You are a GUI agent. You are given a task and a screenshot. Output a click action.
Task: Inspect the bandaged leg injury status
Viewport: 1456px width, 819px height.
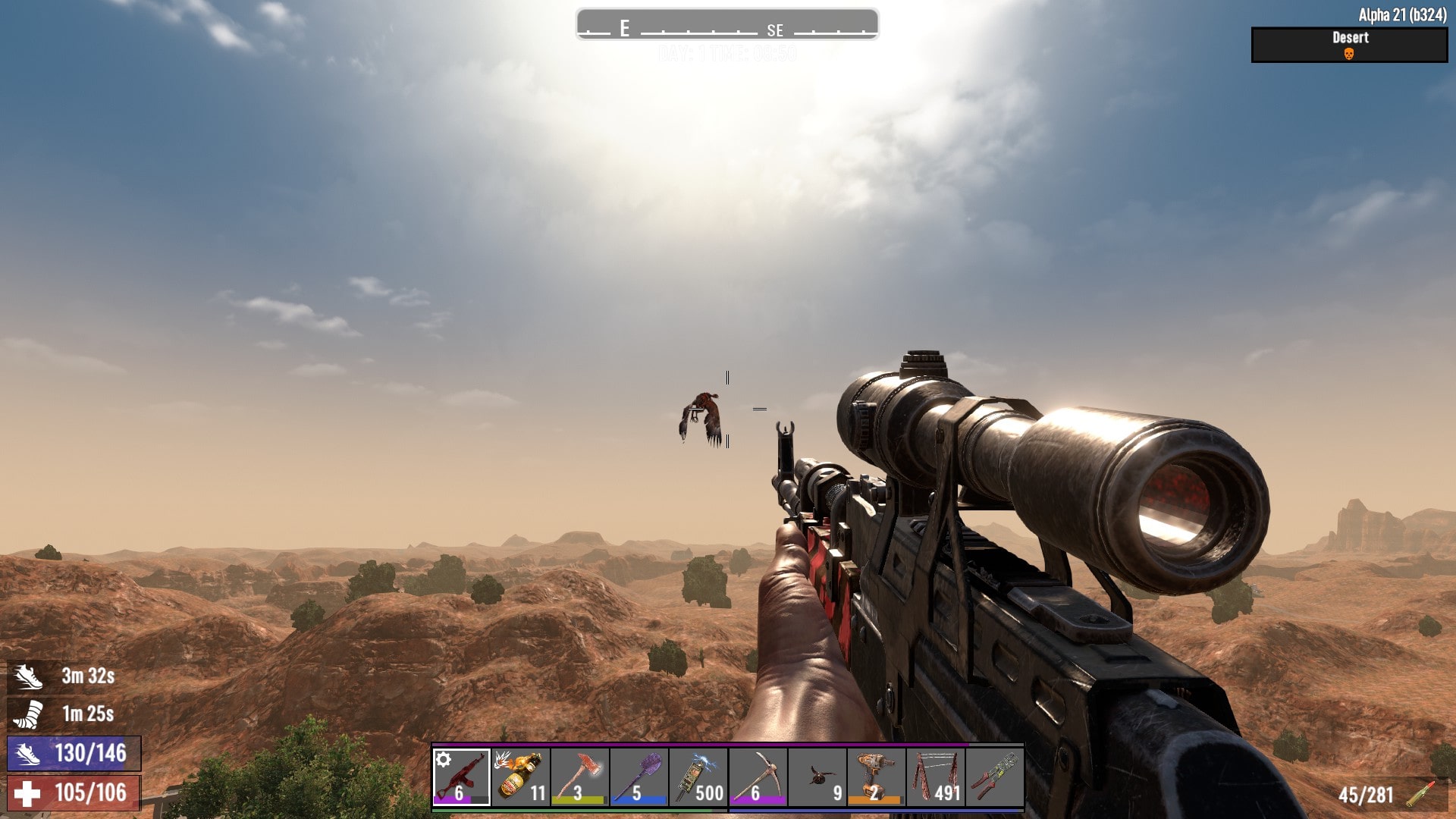pyautogui.click(x=28, y=714)
